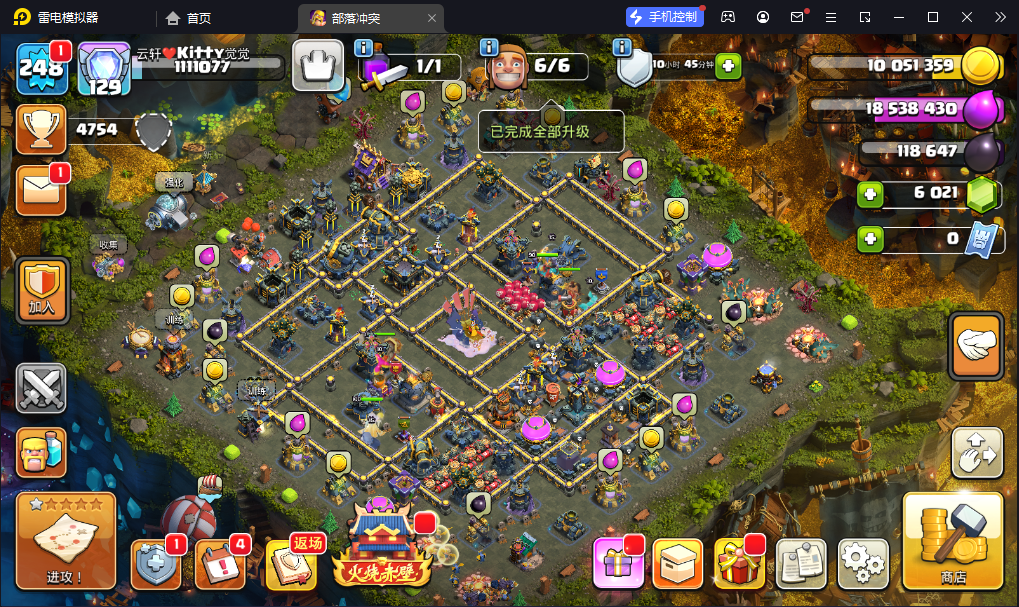The width and height of the screenshot is (1019, 607).
Task: Open the 返场 book offer
Action: pyautogui.click(x=291, y=565)
